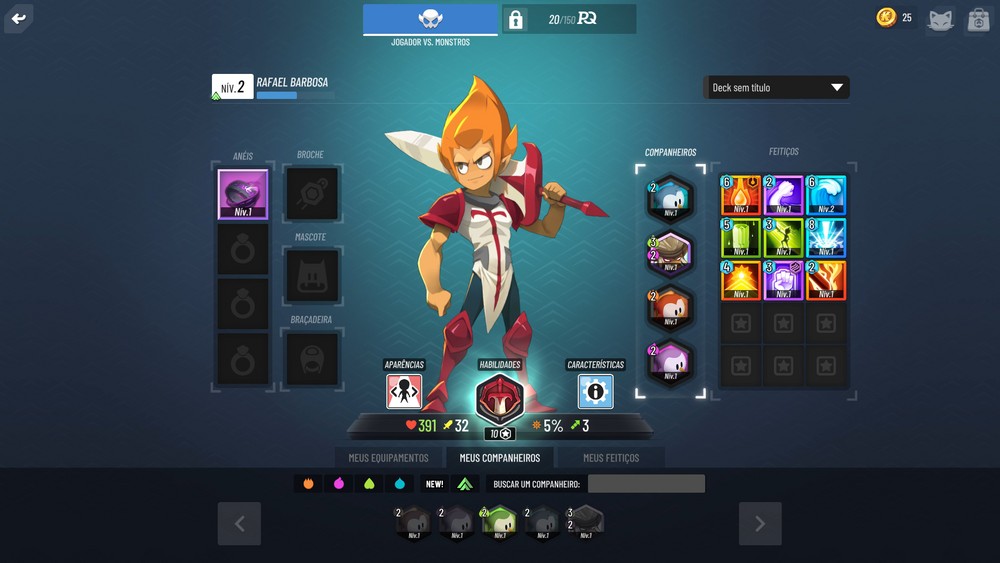Open the Aparências button

pos(404,391)
